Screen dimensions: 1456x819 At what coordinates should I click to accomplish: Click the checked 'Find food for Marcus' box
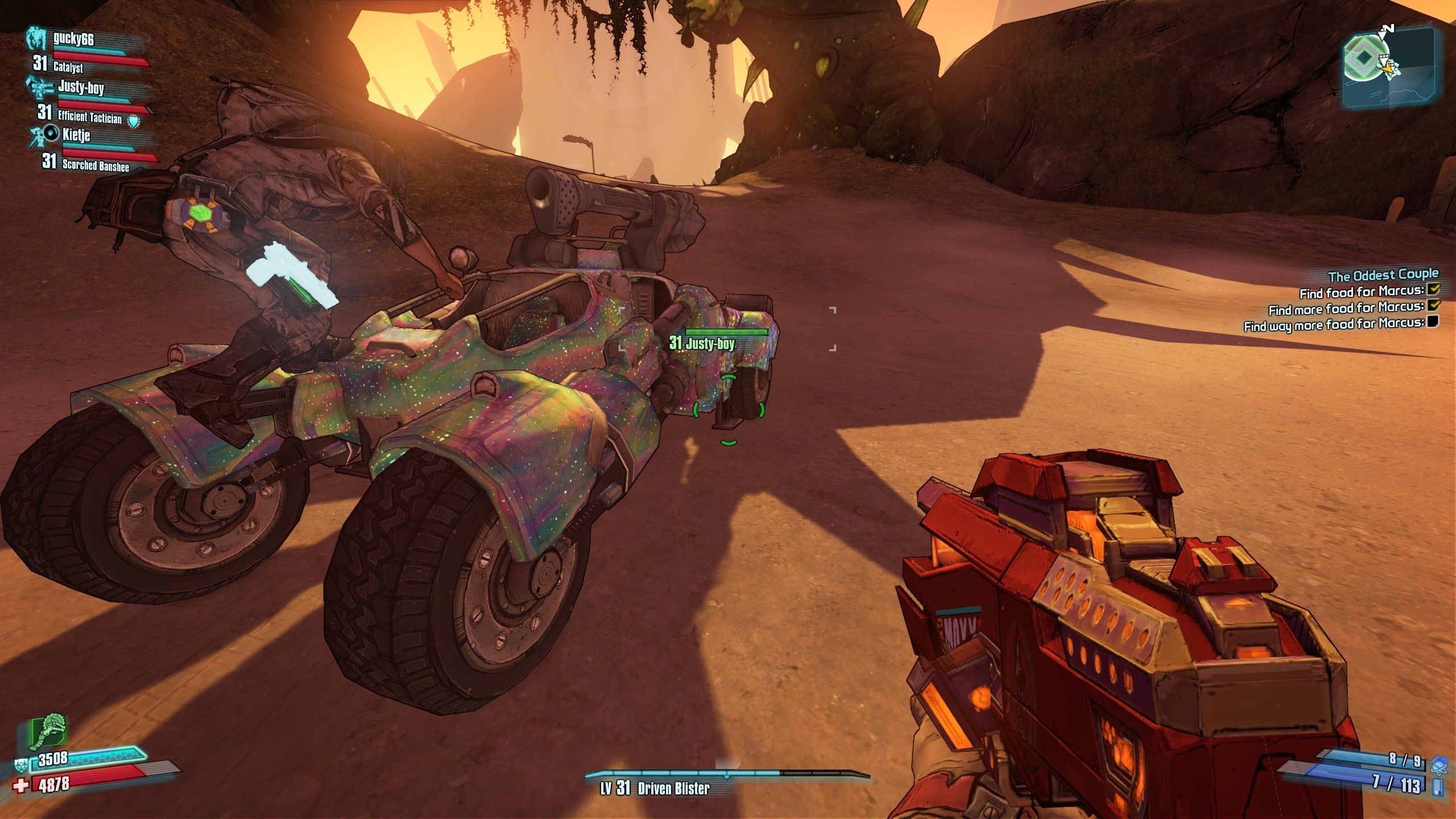(x=1433, y=290)
